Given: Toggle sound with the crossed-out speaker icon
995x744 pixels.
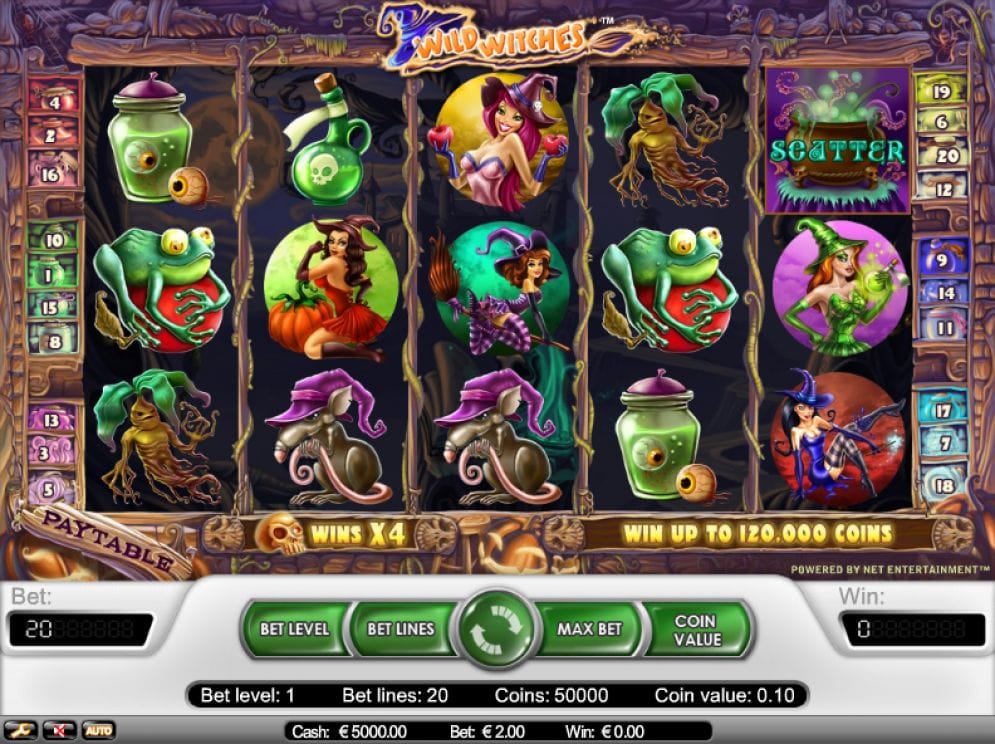Looking at the screenshot, I should click(60, 731).
